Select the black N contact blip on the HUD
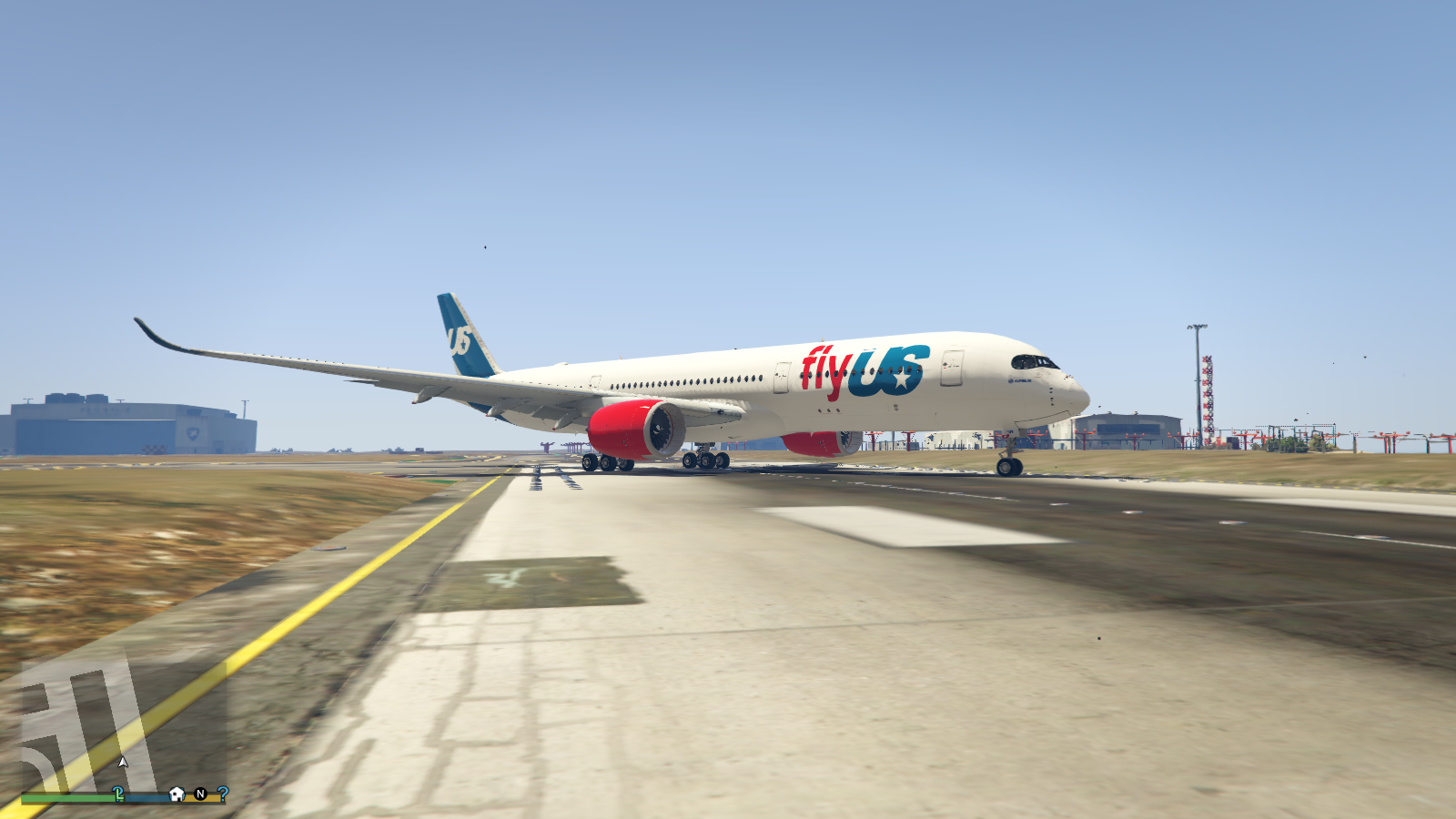1456x819 pixels. (x=201, y=794)
